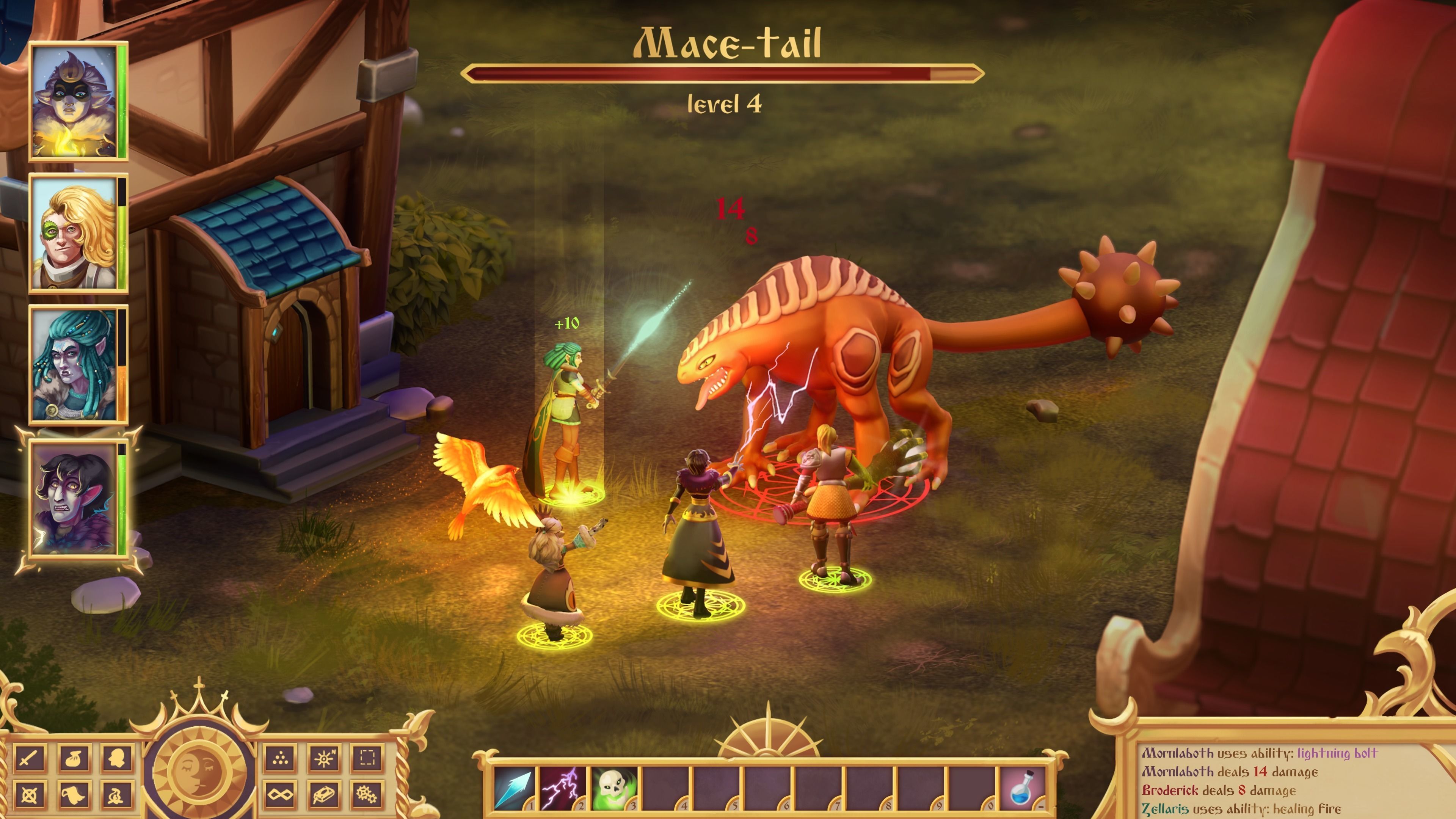Use the green skull ability
Screen dimensions: 1456x819
(x=613, y=788)
